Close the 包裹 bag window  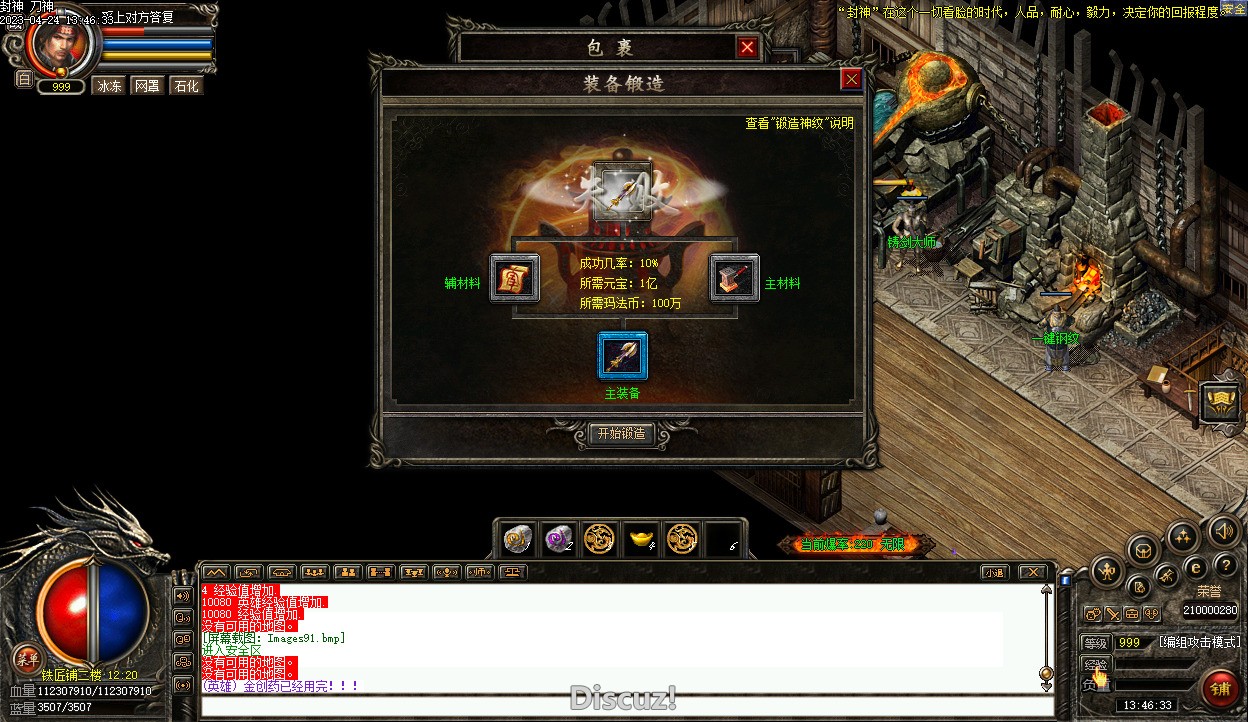coord(747,47)
